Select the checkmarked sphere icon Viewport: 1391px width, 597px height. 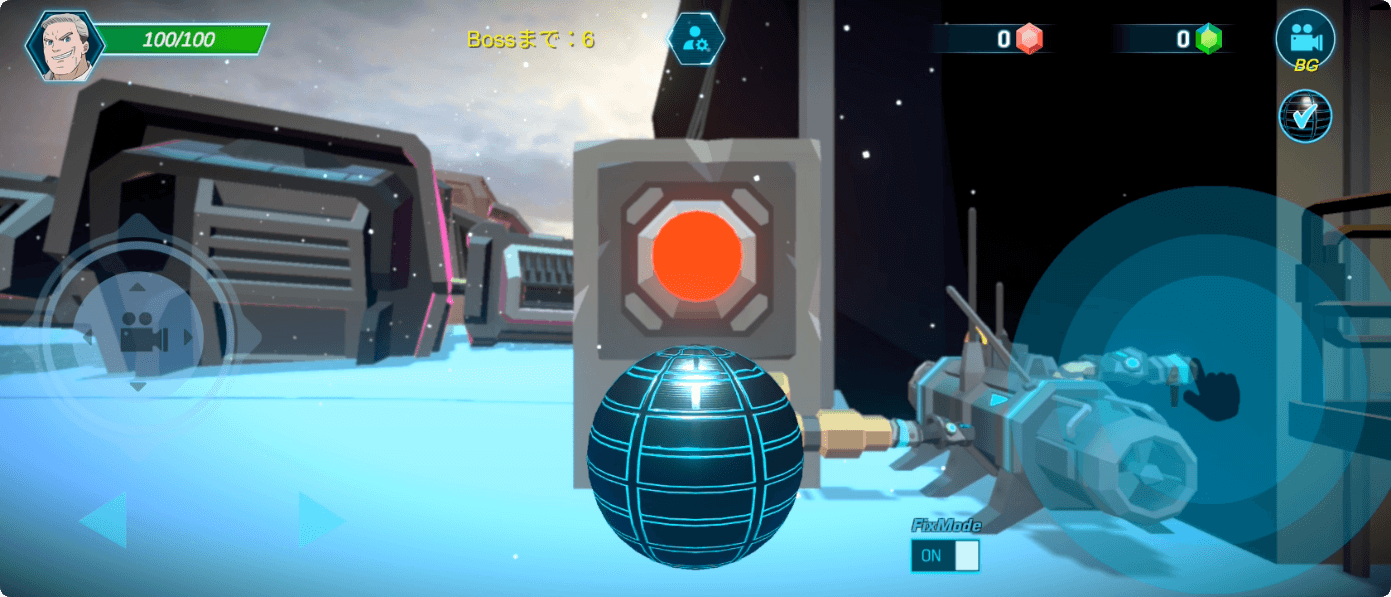1305,116
